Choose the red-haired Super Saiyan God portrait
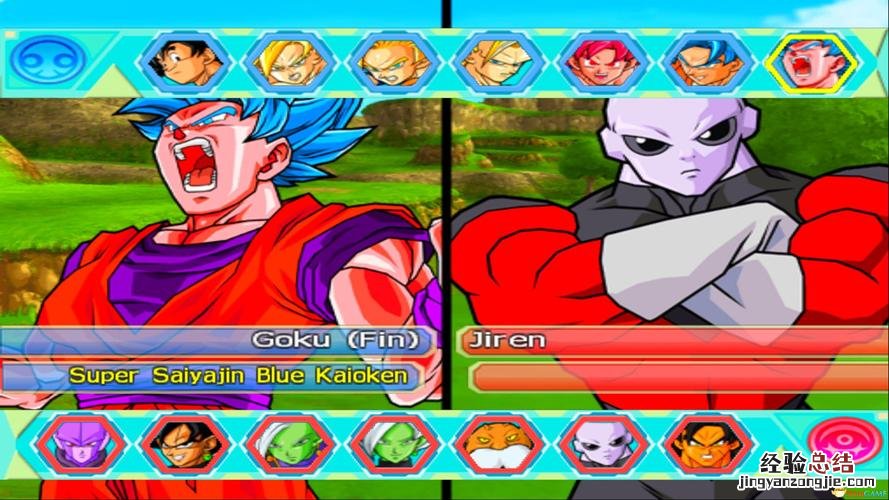The height and width of the screenshot is (500, 889). click(x=600, y=62)
